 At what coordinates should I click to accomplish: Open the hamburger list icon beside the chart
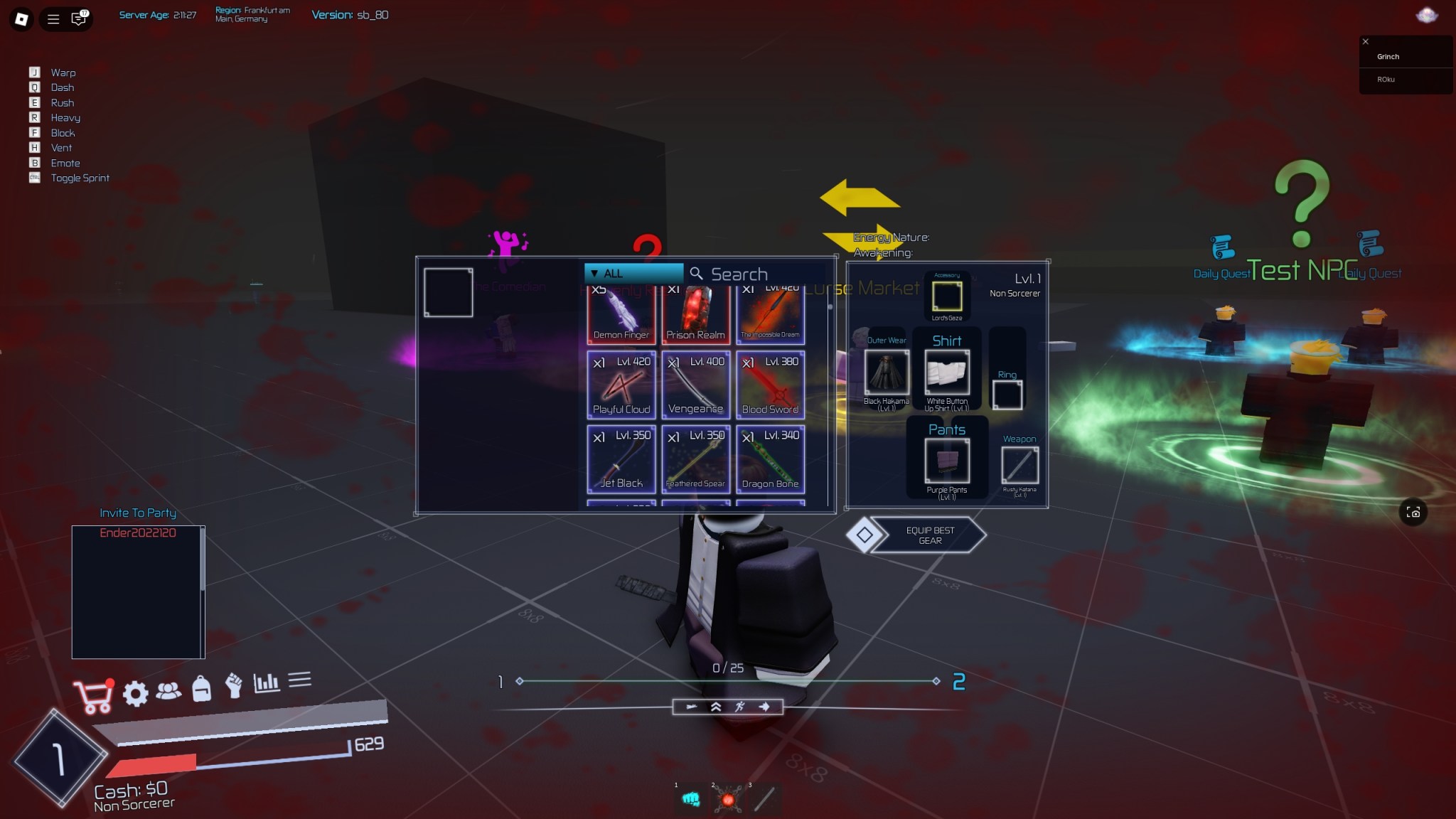click(301, 680)
